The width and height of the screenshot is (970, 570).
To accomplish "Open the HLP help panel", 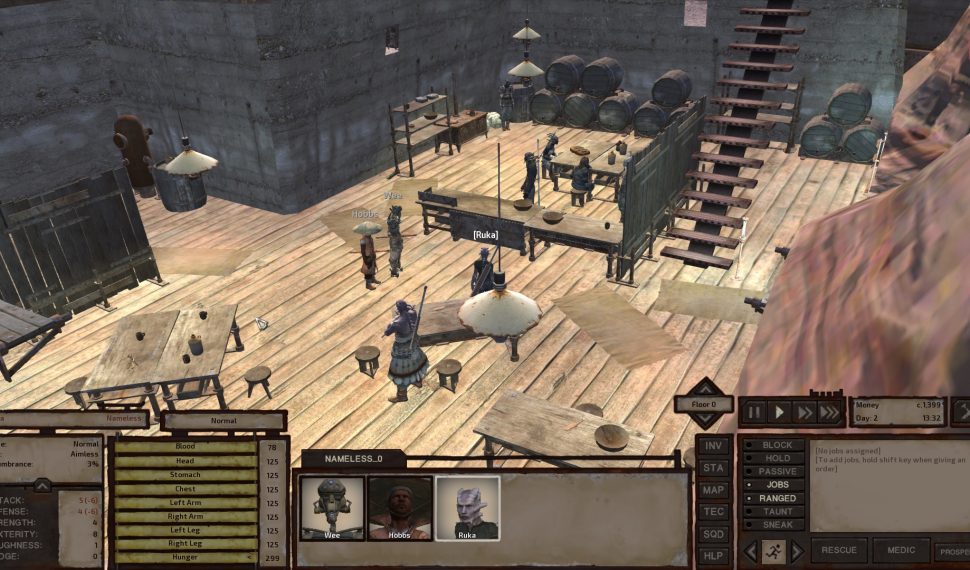I will [713, 556].
